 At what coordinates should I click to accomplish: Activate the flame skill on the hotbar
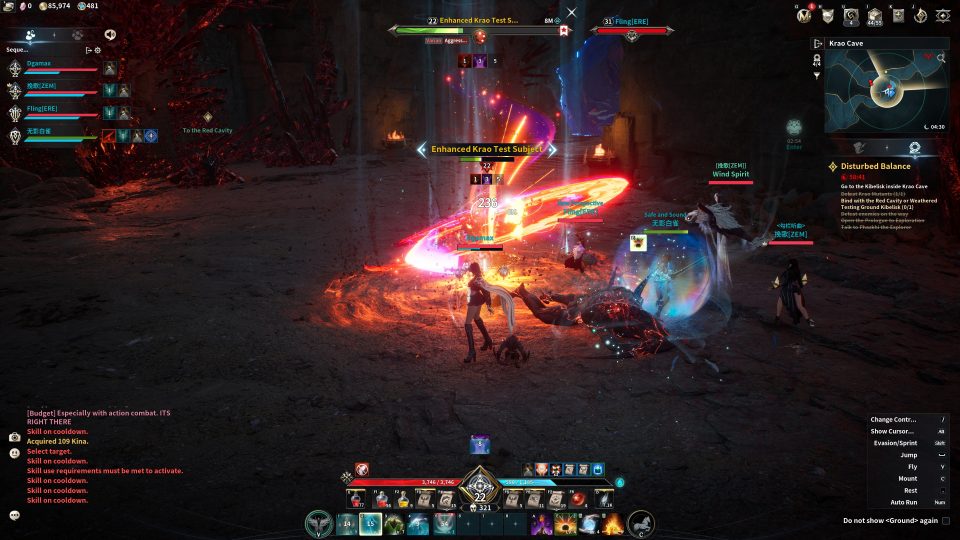[x=613, y=523]
